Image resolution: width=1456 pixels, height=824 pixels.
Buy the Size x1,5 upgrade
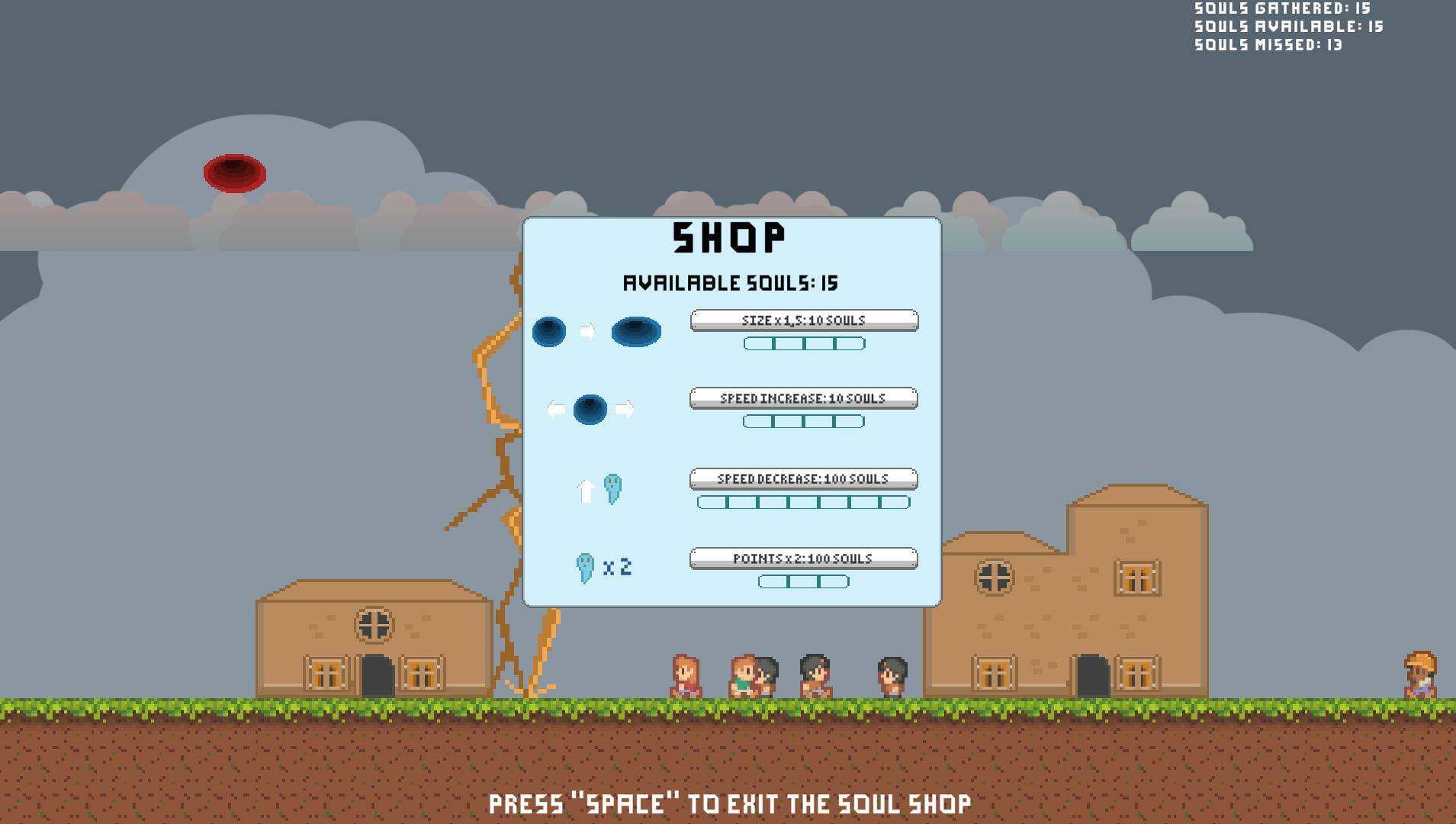point(804,320)
